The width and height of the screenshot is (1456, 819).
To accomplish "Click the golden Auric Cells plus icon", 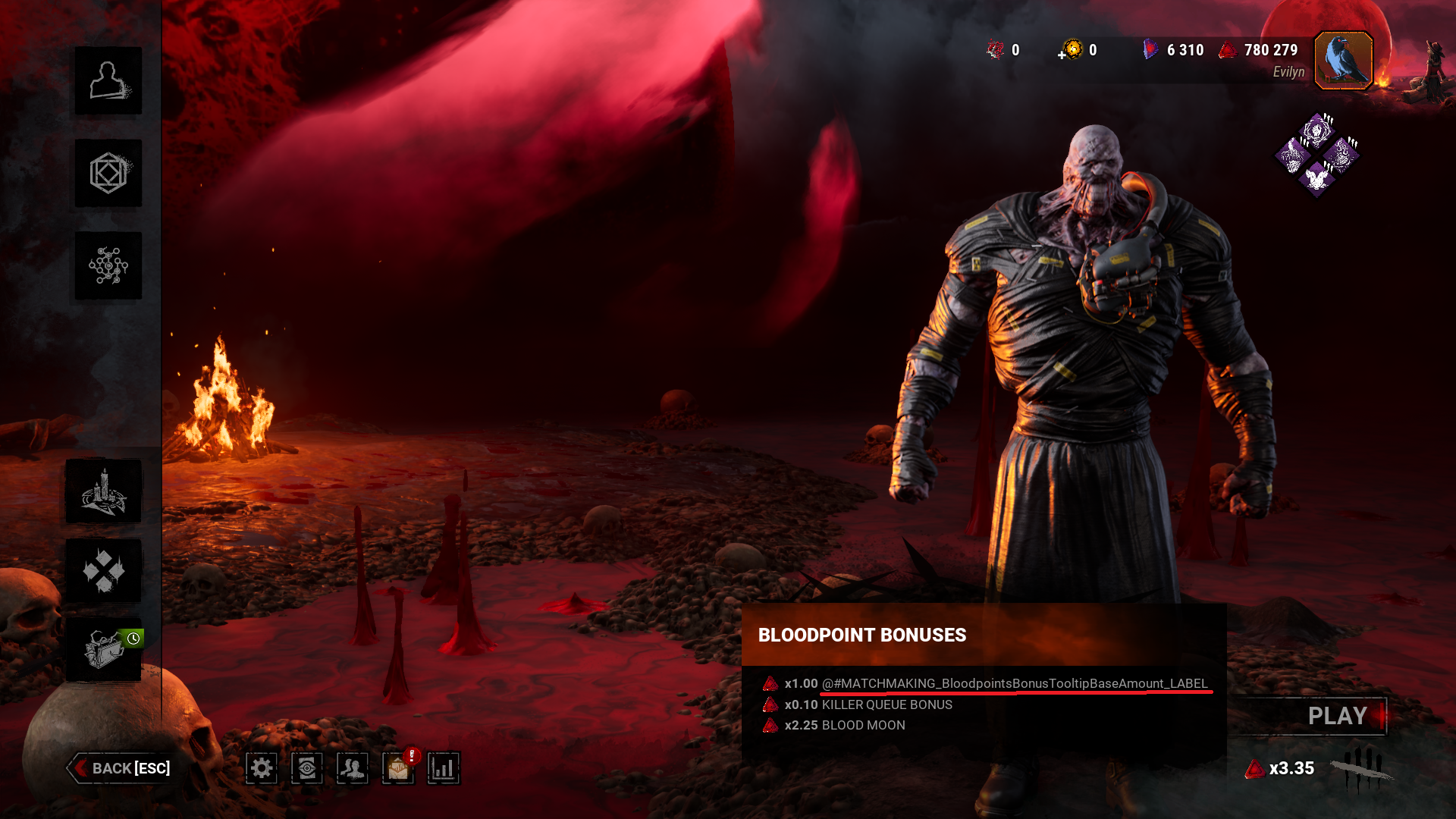I will (1072, 50).
